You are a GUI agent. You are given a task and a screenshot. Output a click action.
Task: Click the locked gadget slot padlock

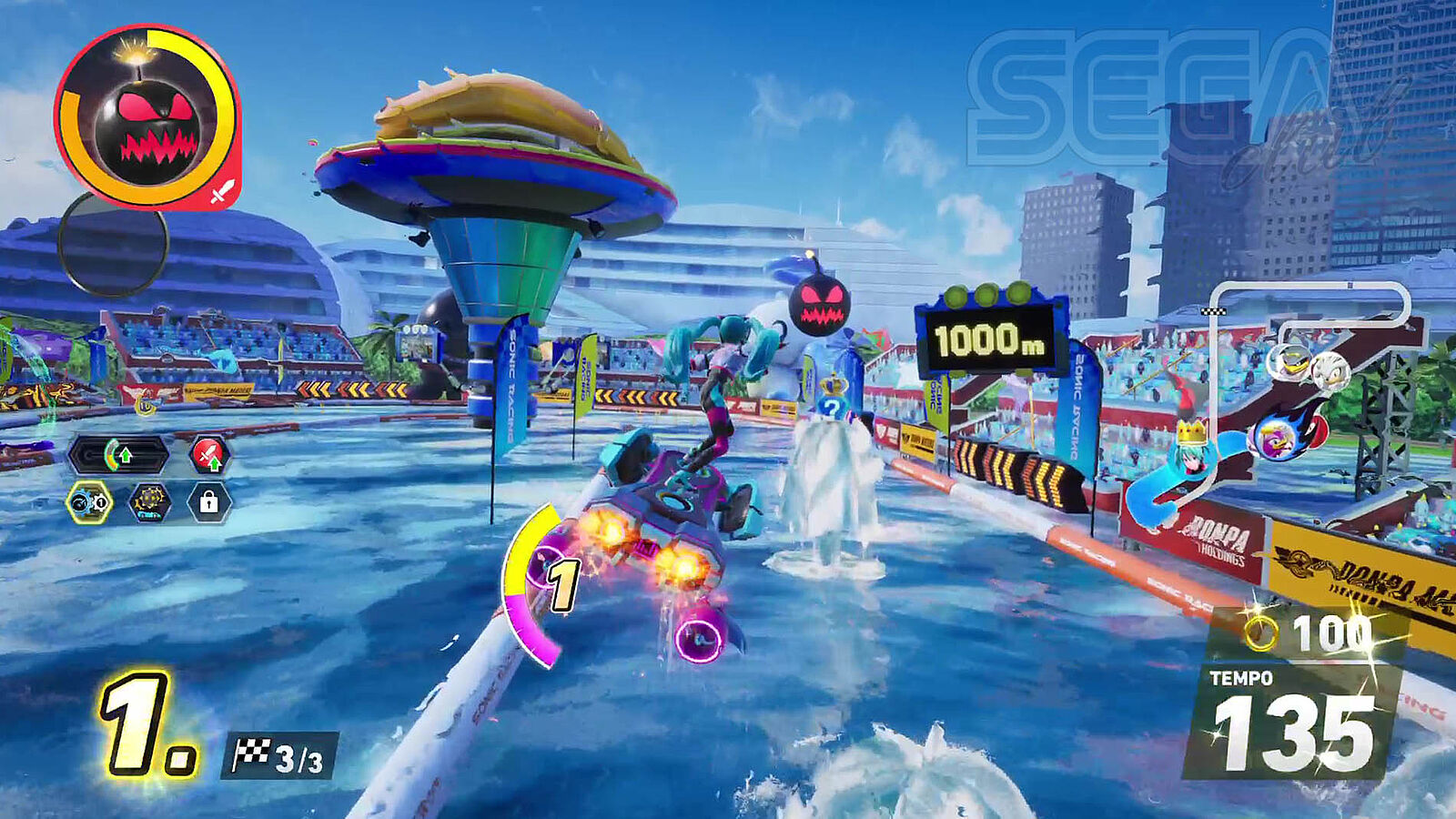coord(208,501)
